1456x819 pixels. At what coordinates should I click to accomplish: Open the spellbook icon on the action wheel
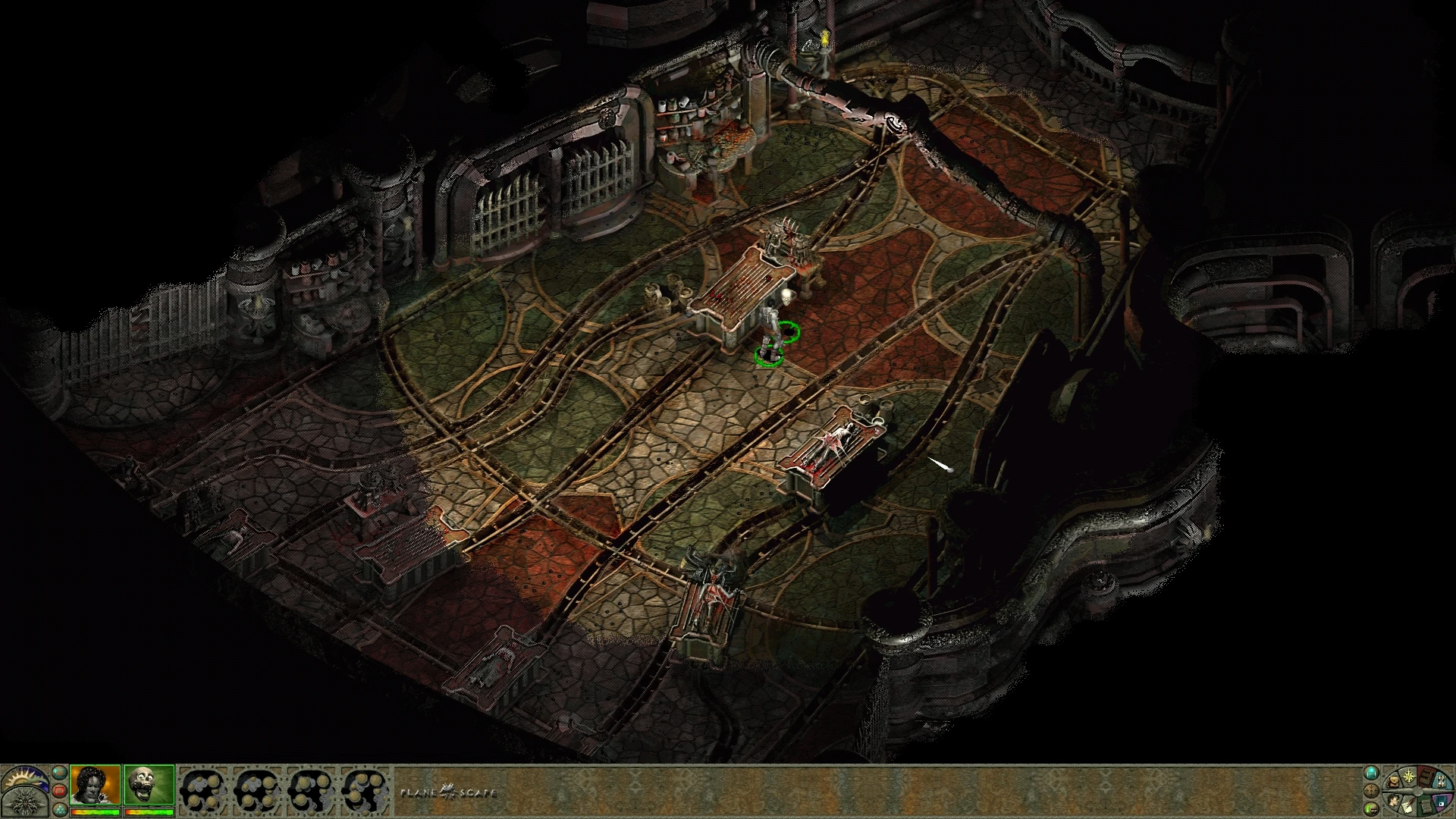[x=1425, y=778]
